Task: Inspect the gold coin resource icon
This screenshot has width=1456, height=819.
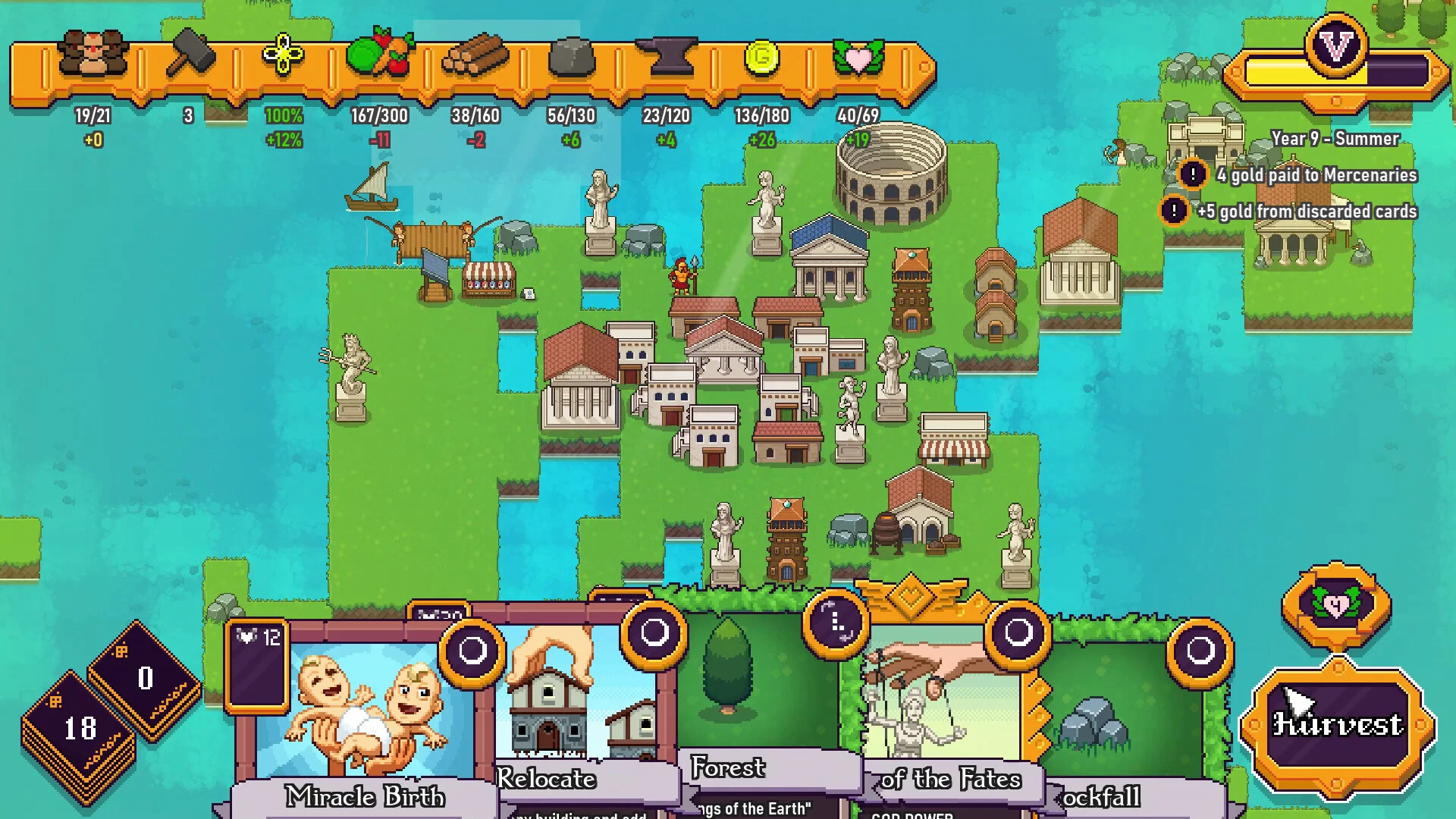Action: pos(762,56)
